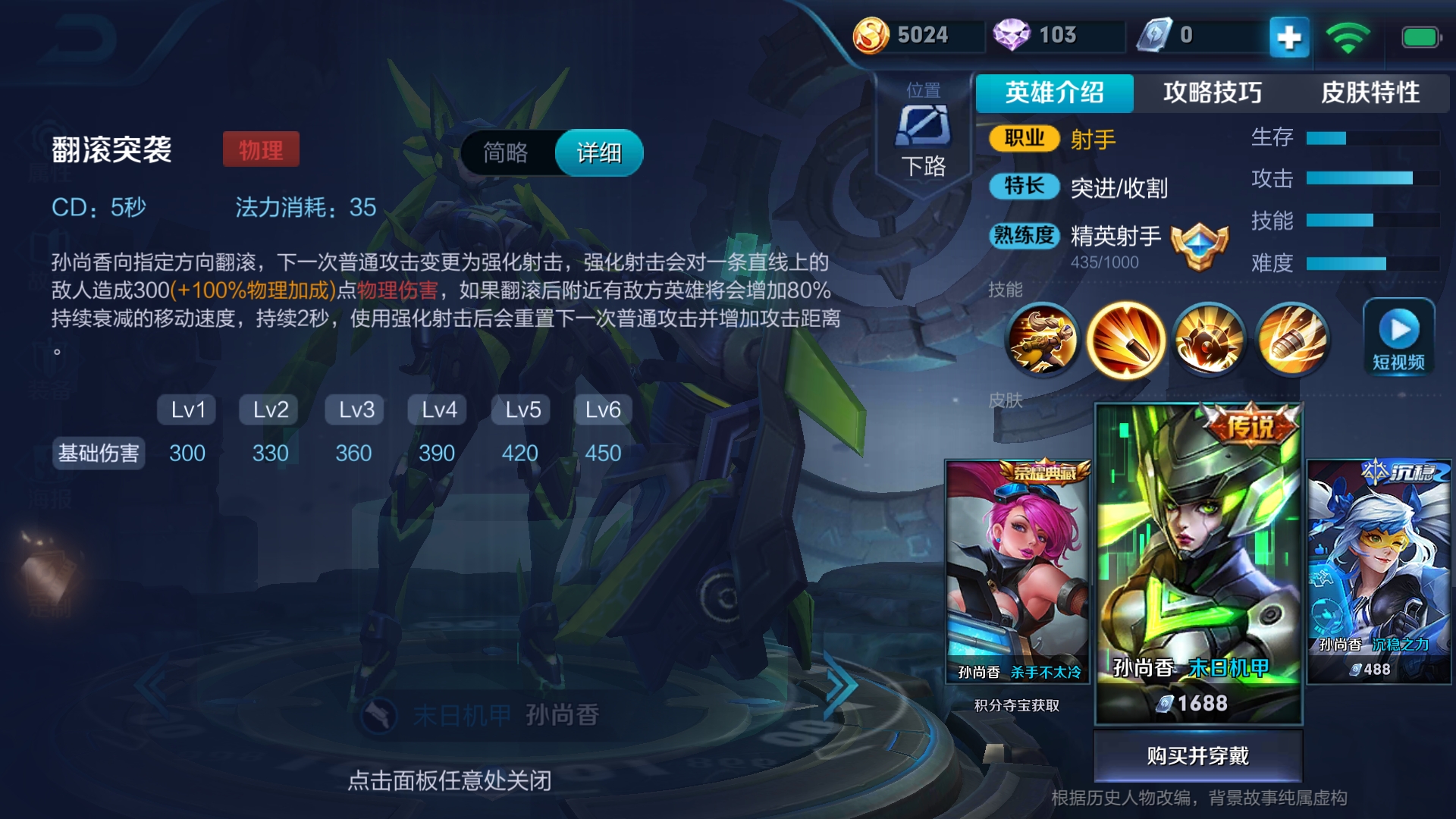This screenshot has height=819, width=1456.
Task: Open the highlighted second ability skill icon
Action: 1127,340
